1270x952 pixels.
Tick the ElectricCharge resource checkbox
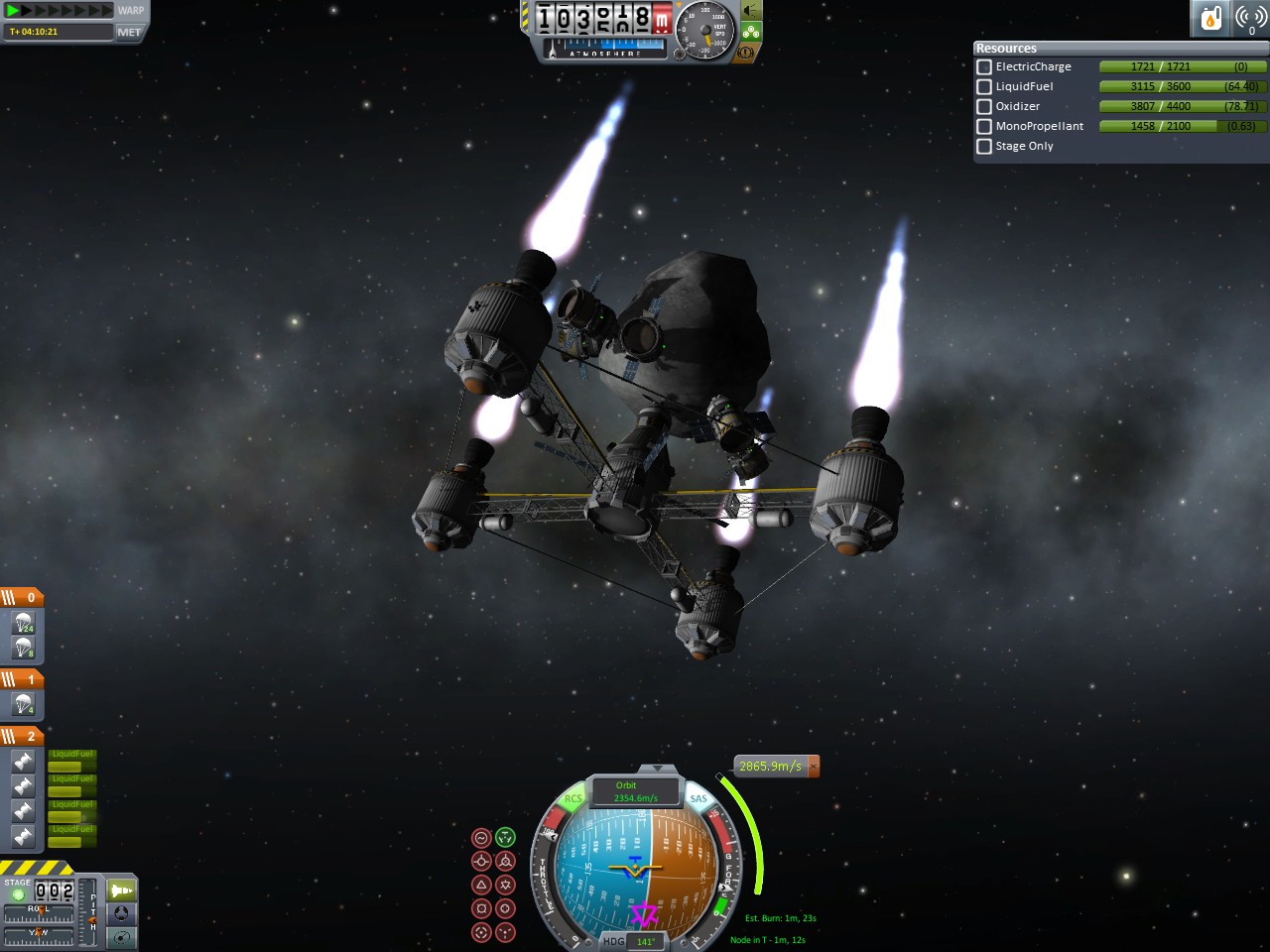click(984, 66)
